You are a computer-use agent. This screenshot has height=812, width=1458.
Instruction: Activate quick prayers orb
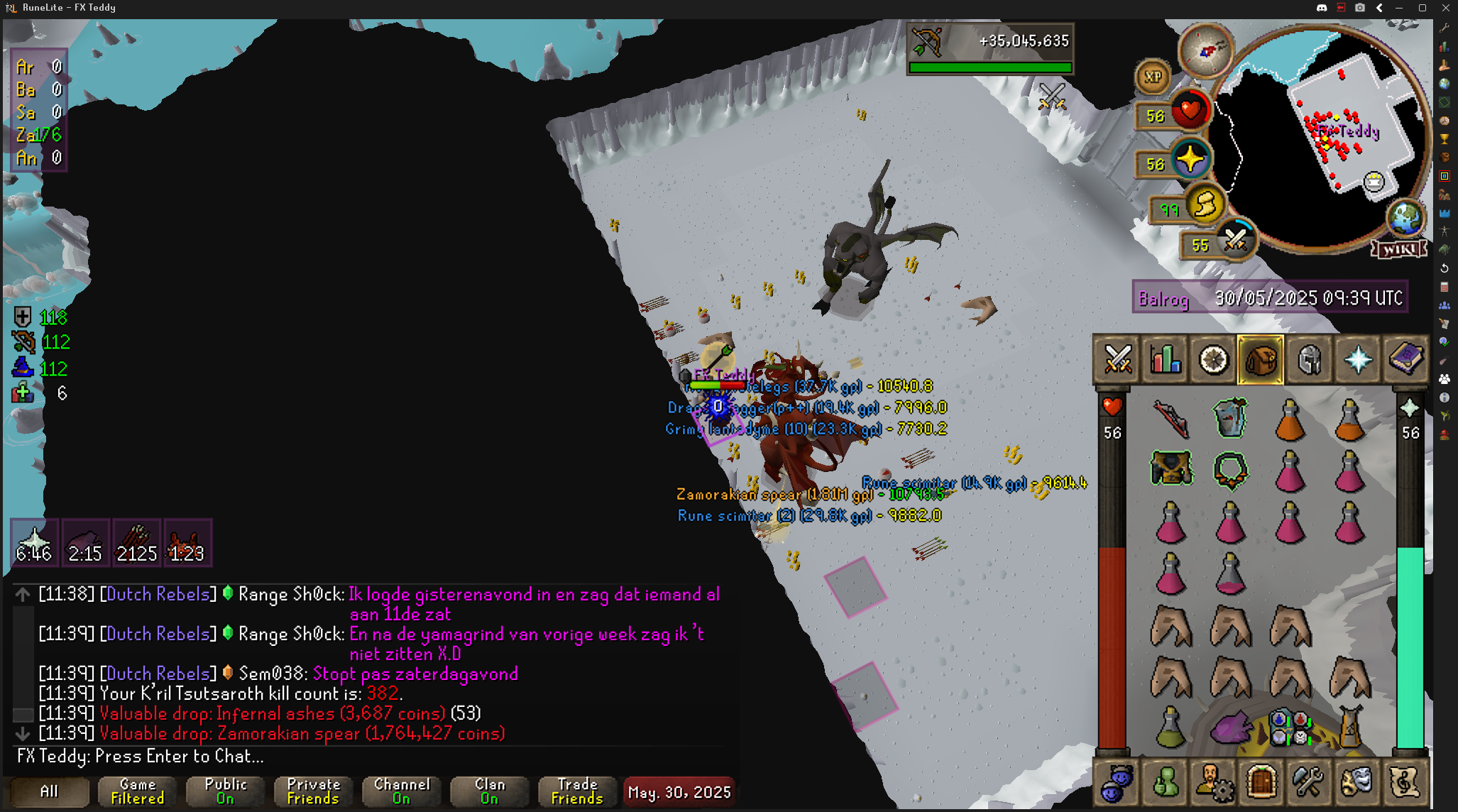pyautogui.click(x=1190, y=159)
